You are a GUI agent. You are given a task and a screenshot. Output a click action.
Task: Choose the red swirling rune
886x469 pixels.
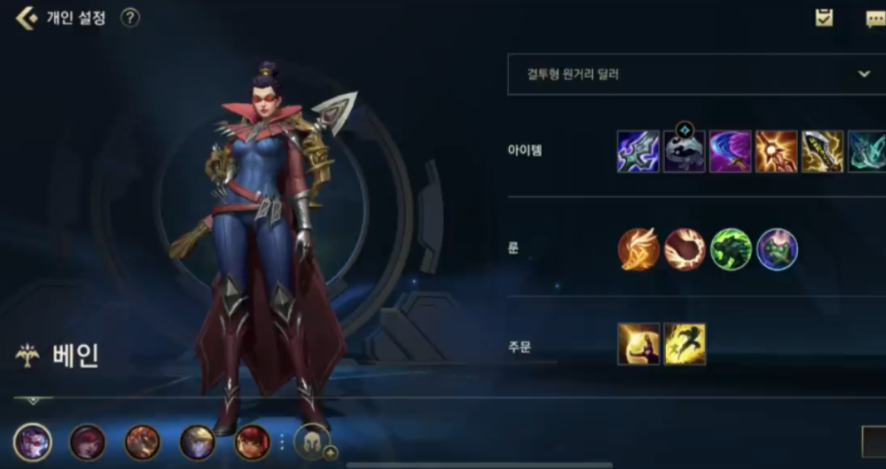click(685, 249)
